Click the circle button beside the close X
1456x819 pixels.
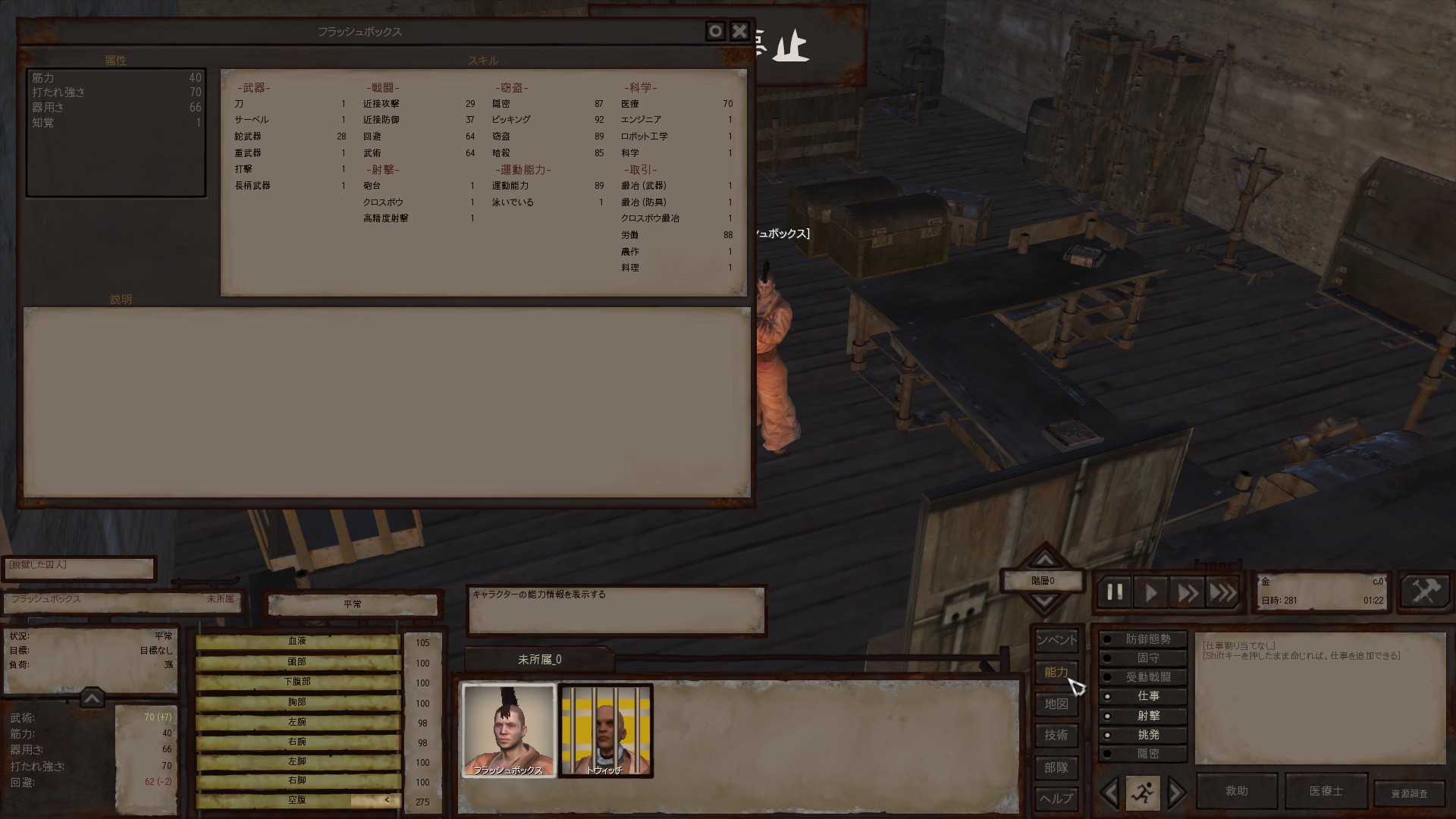click(x=715, y=31)
